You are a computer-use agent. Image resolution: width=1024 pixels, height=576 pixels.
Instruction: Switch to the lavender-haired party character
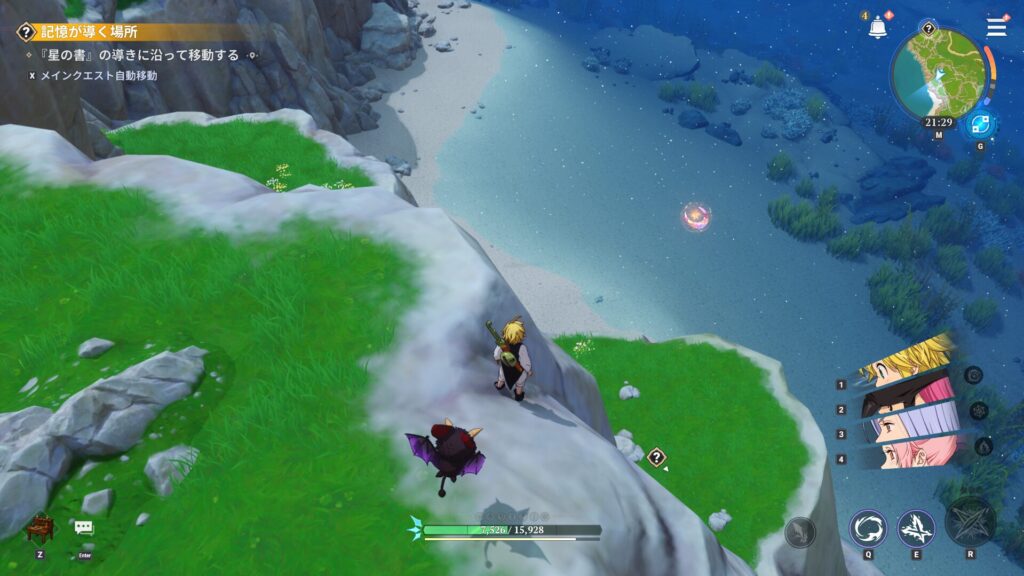[905, 426]
